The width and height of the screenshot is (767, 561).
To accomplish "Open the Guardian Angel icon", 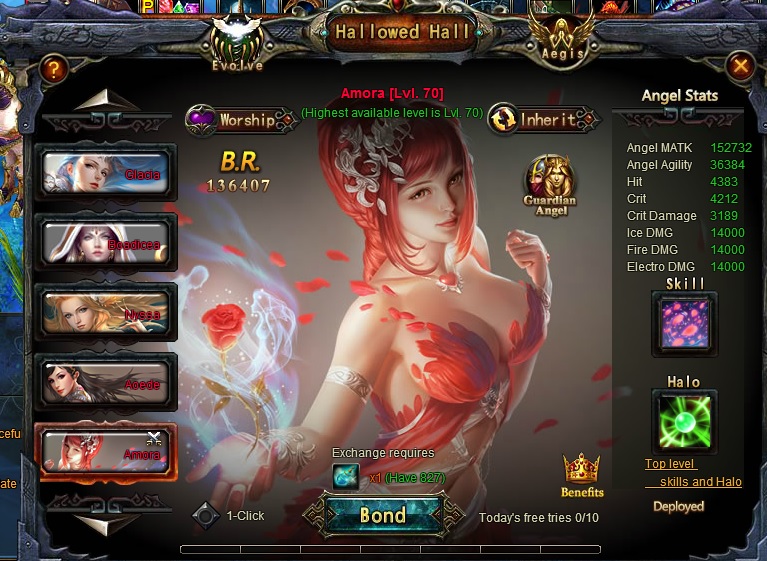I will click(x=550, y=180).
